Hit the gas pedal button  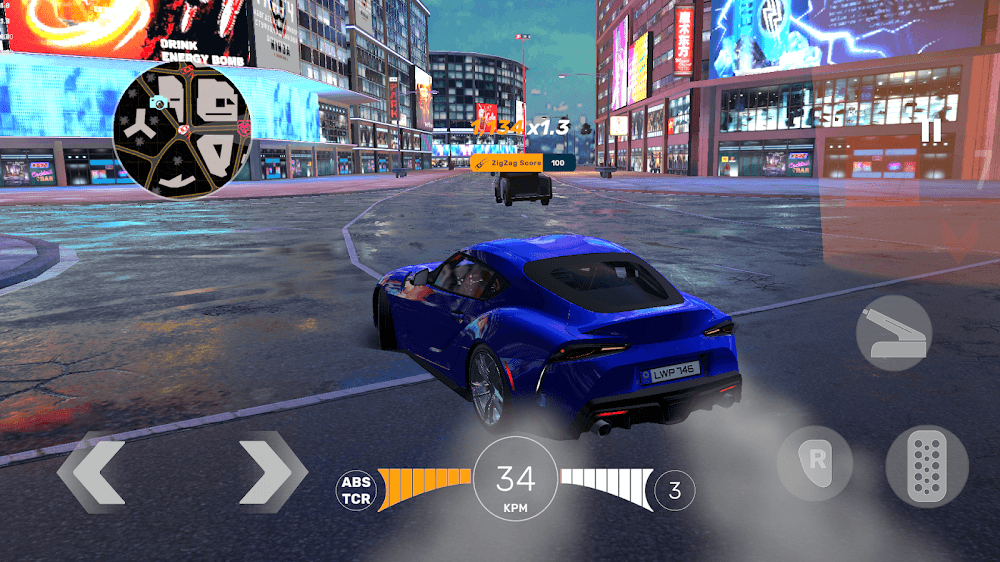pyautogui.click(x=926, y=466)
